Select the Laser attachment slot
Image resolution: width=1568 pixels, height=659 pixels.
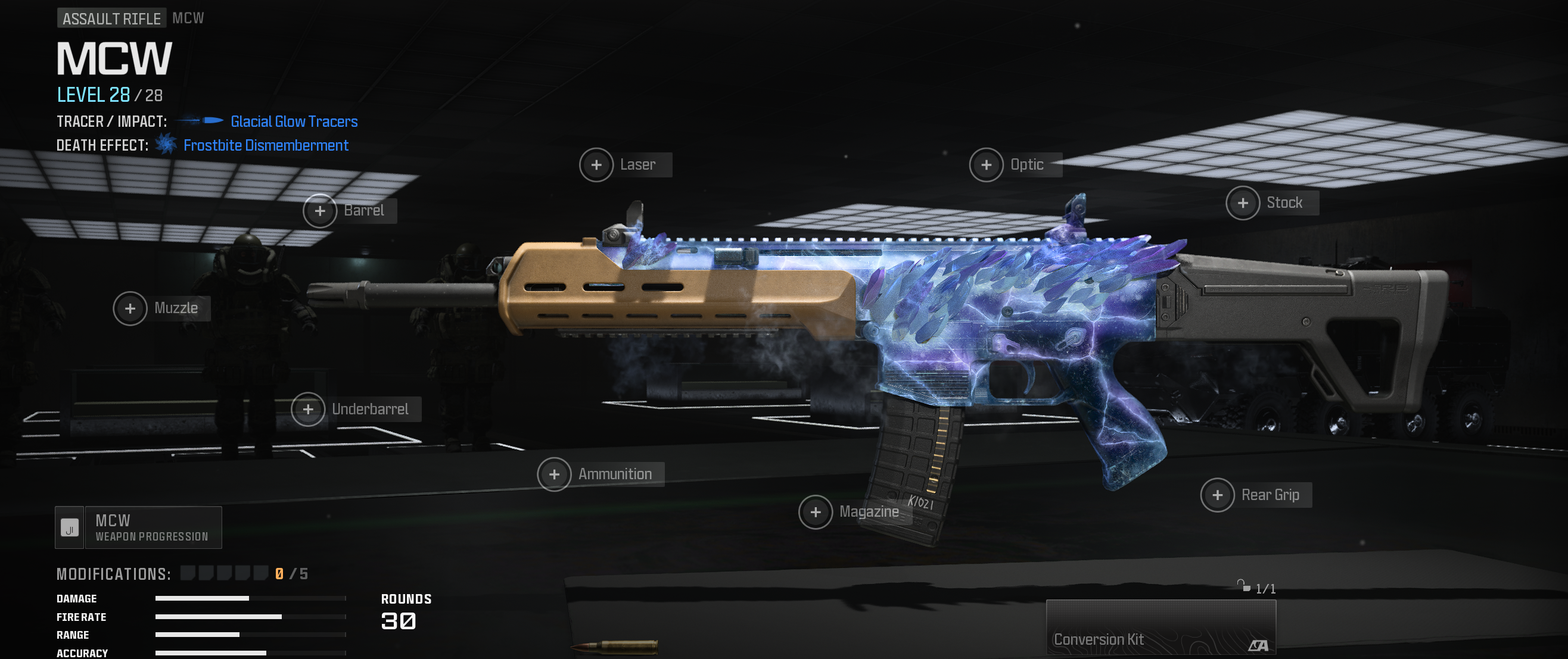tap(596, 165)
